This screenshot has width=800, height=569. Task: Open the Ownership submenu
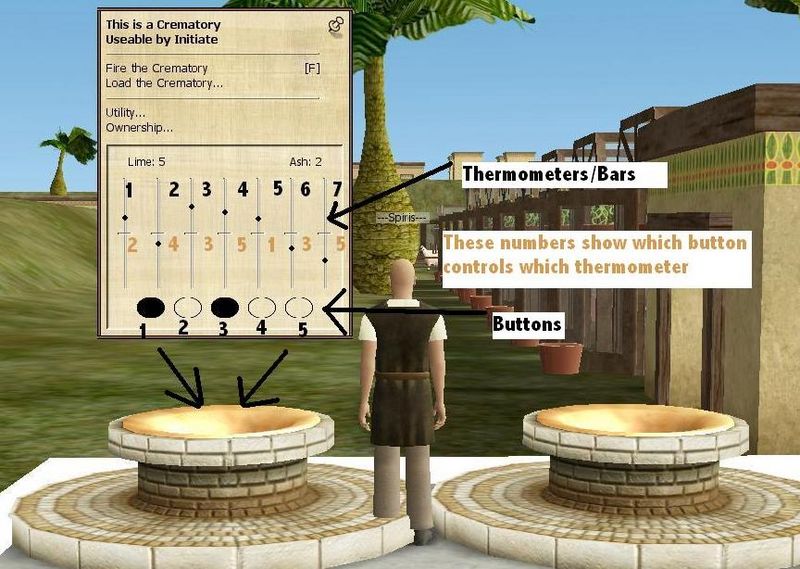(x=139, y=127)
